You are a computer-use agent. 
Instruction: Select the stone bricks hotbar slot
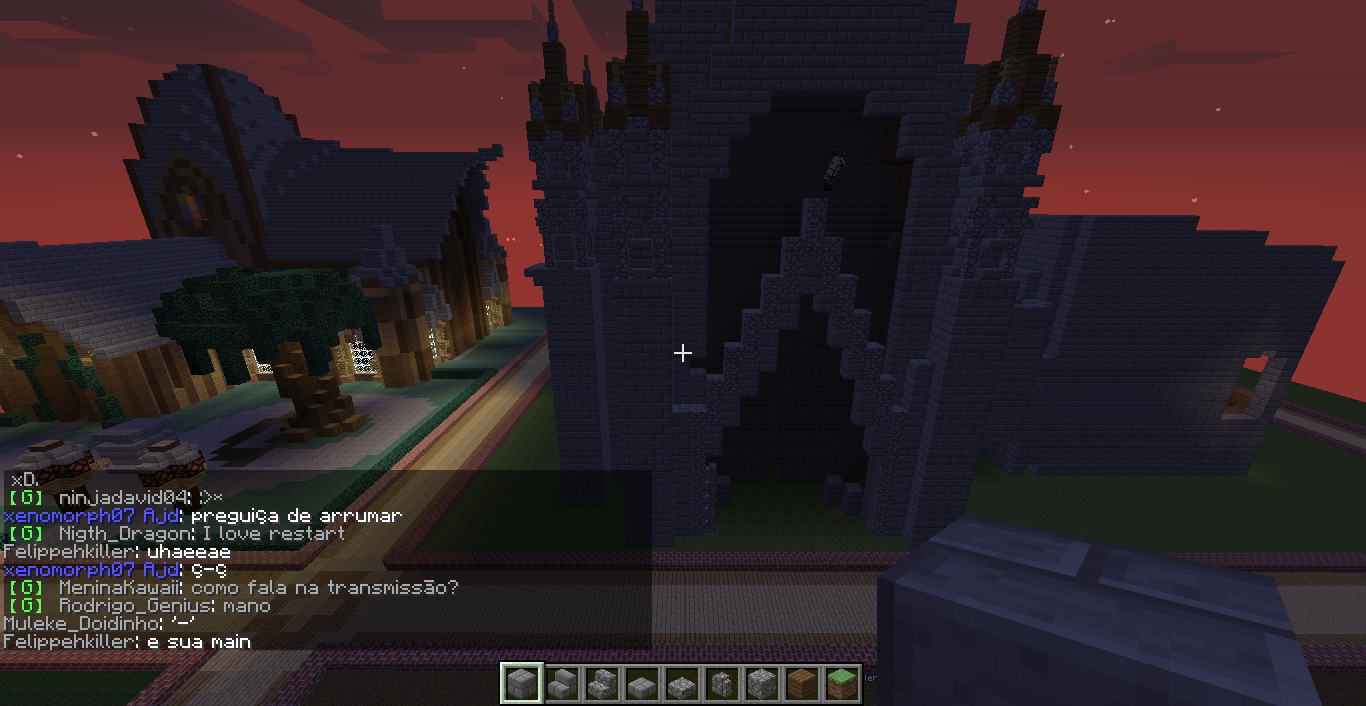[x=520, y=683]
